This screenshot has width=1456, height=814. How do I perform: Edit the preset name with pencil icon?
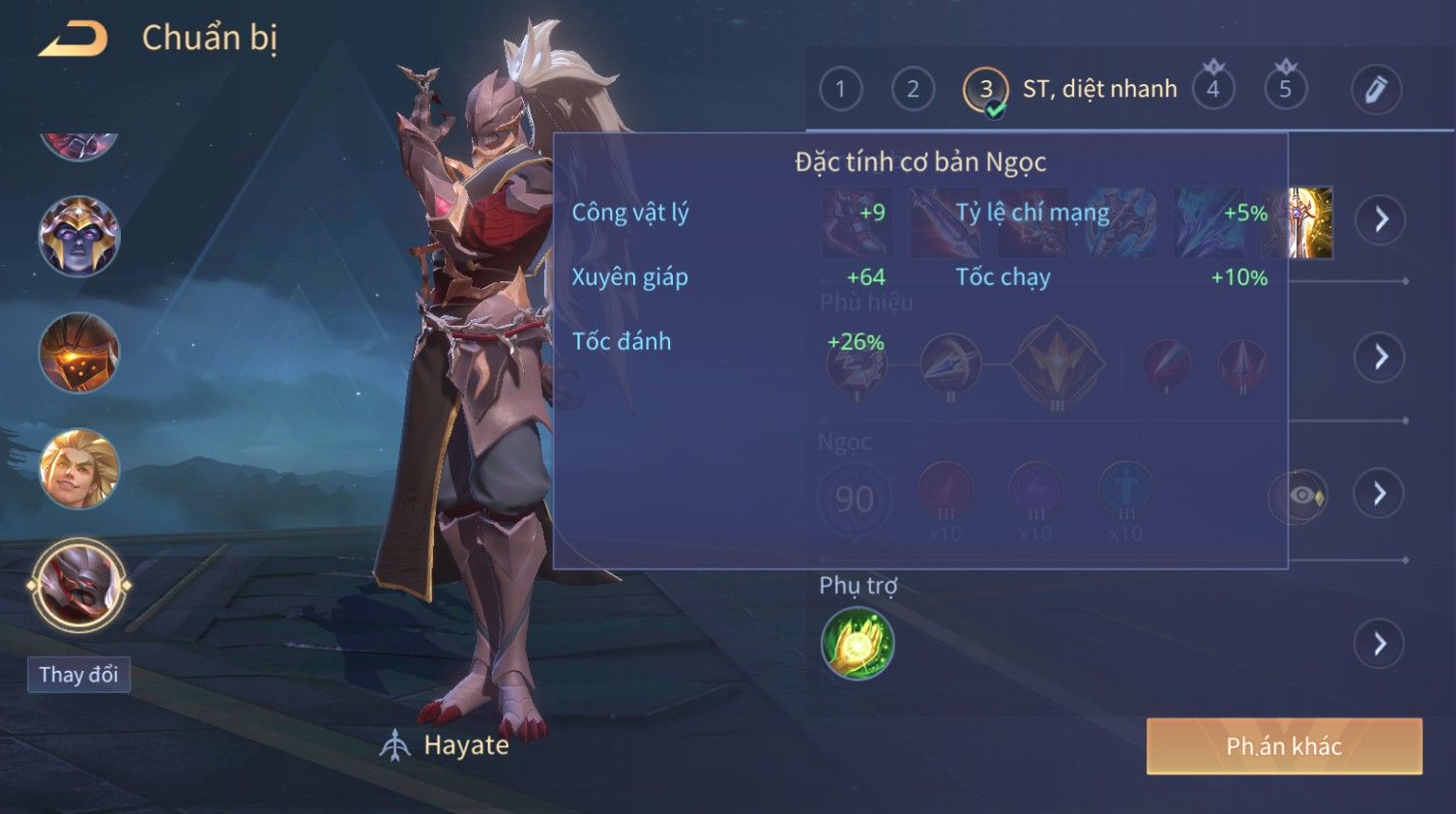(1376, 90)
